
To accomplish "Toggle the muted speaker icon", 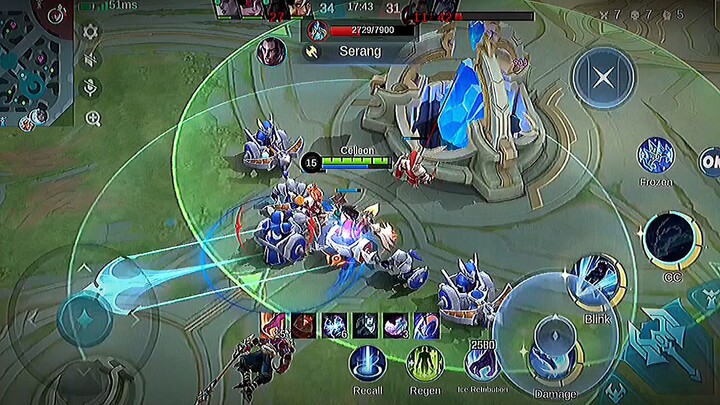I will coord(91,59).
